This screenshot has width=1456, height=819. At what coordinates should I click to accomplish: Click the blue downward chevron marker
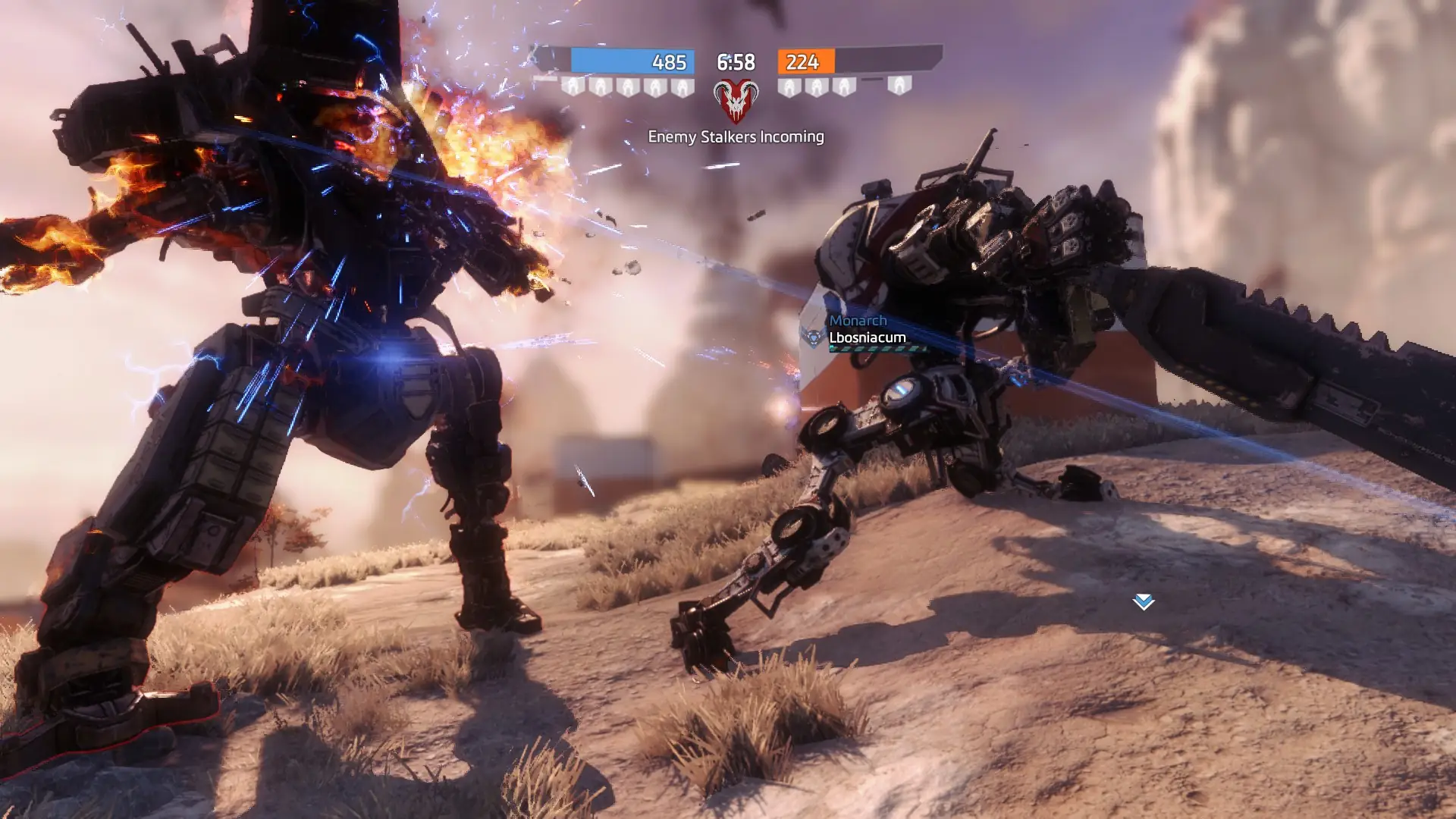(x=1143, y=602)
